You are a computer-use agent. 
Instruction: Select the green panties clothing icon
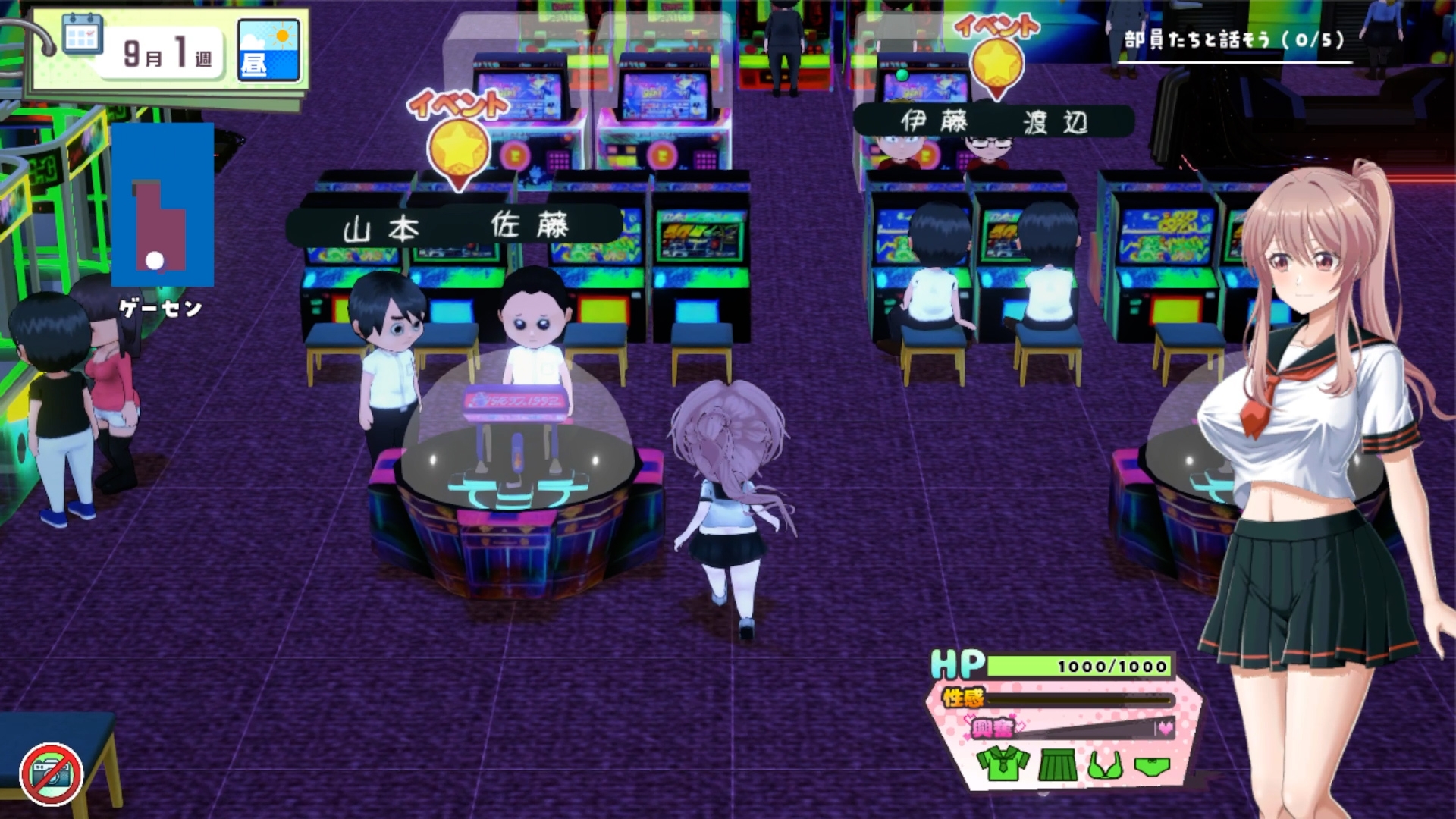click(x=1152, y=766)
